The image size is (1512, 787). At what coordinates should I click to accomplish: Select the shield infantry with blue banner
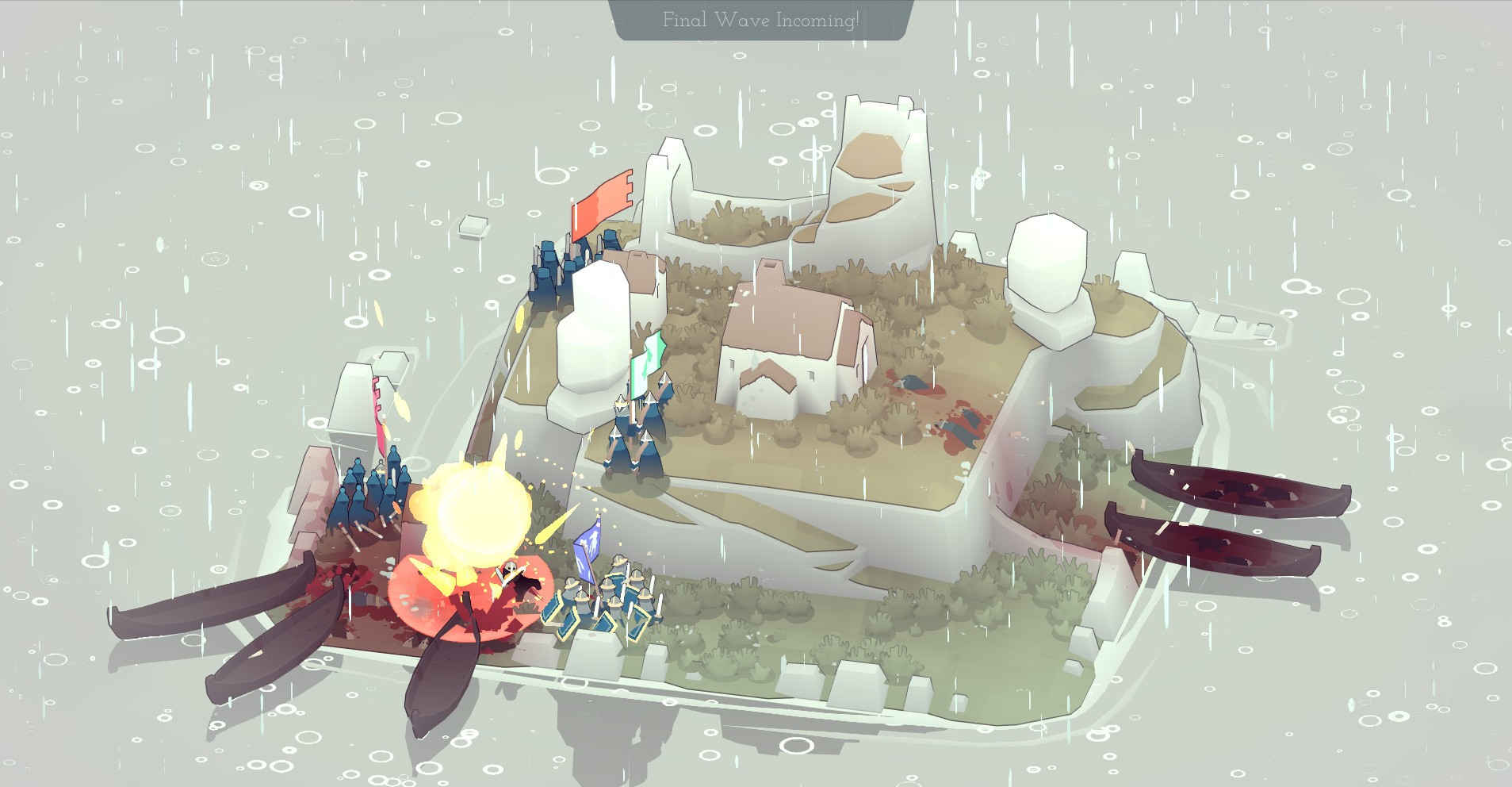[609, 601]
